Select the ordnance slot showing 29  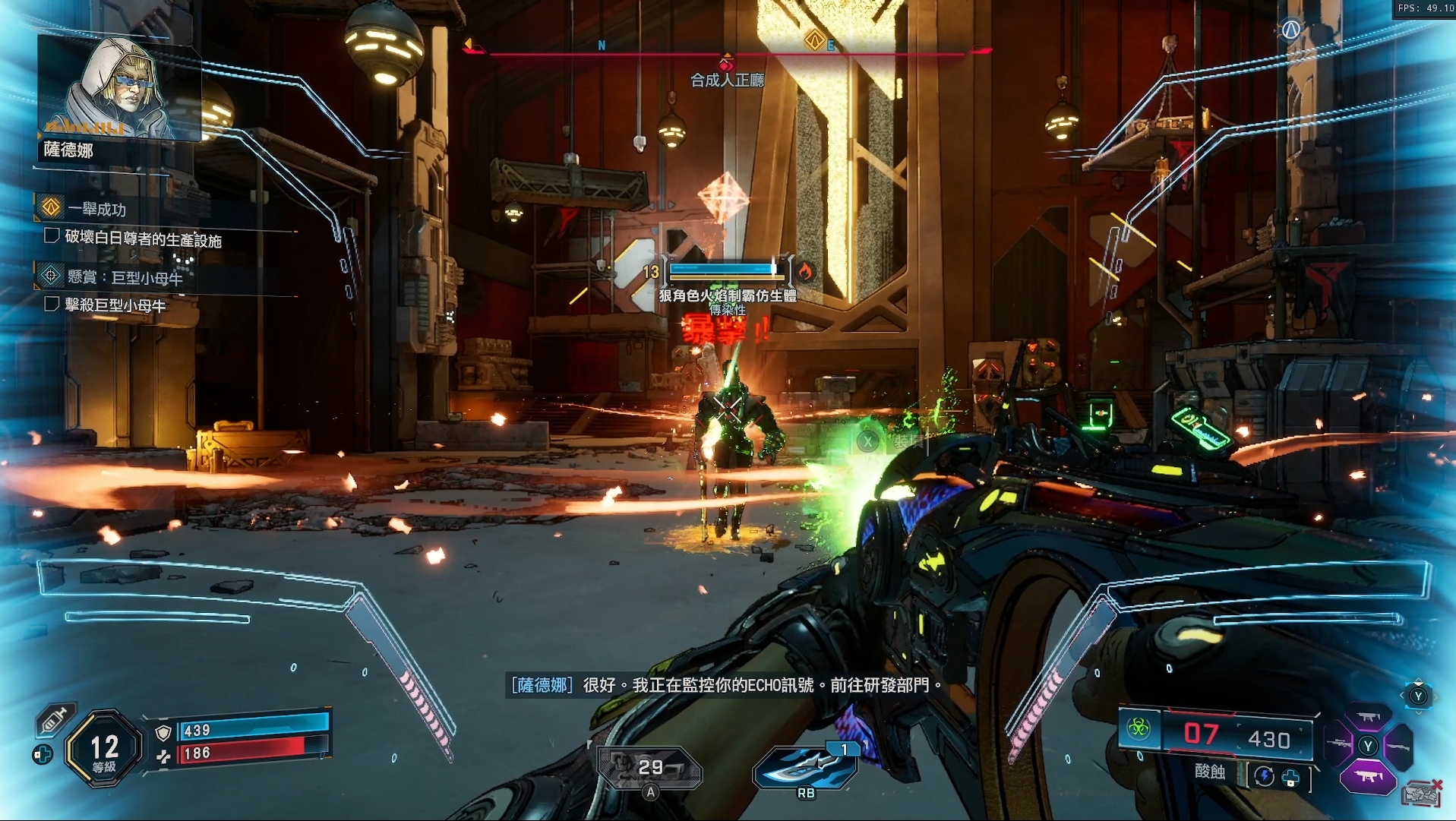pyautogui.click(x=649, y=768)
